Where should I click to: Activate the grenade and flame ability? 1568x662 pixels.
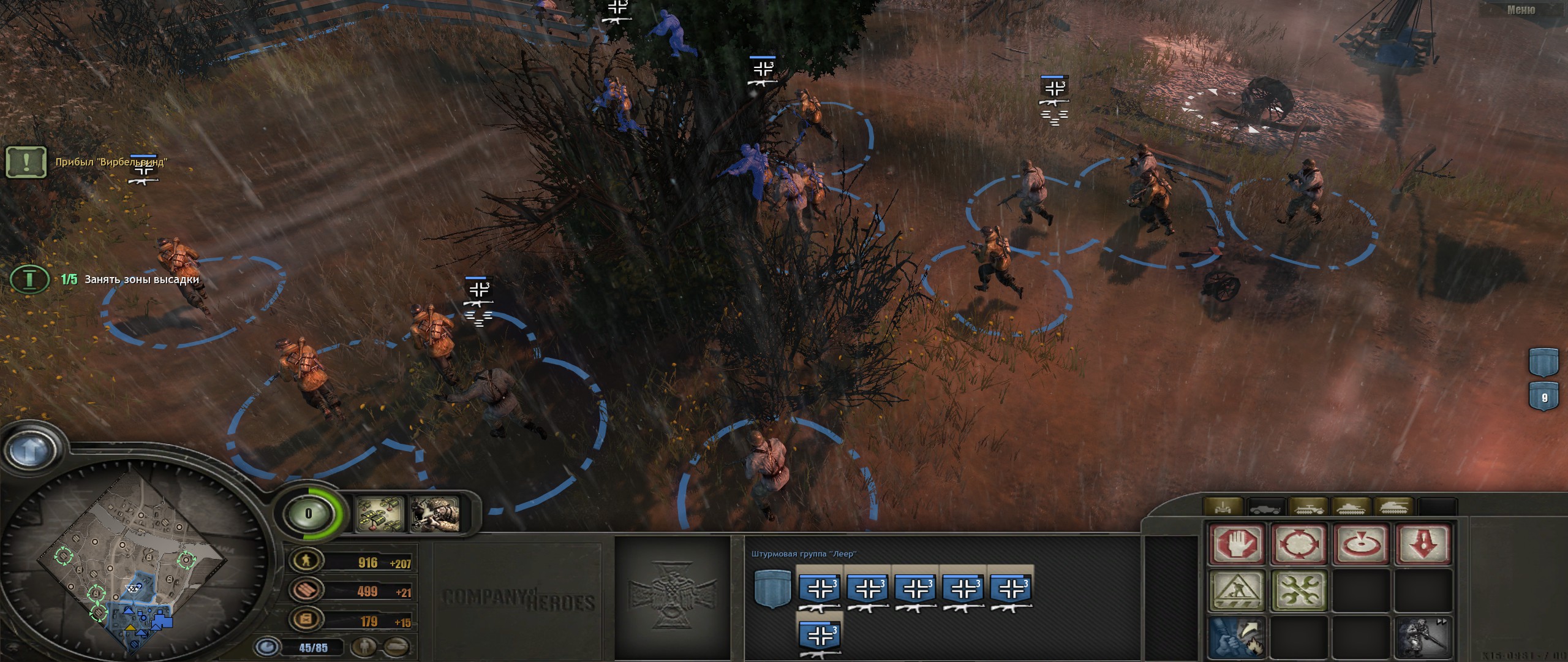pyautogui.click(x=1237, y=637)
